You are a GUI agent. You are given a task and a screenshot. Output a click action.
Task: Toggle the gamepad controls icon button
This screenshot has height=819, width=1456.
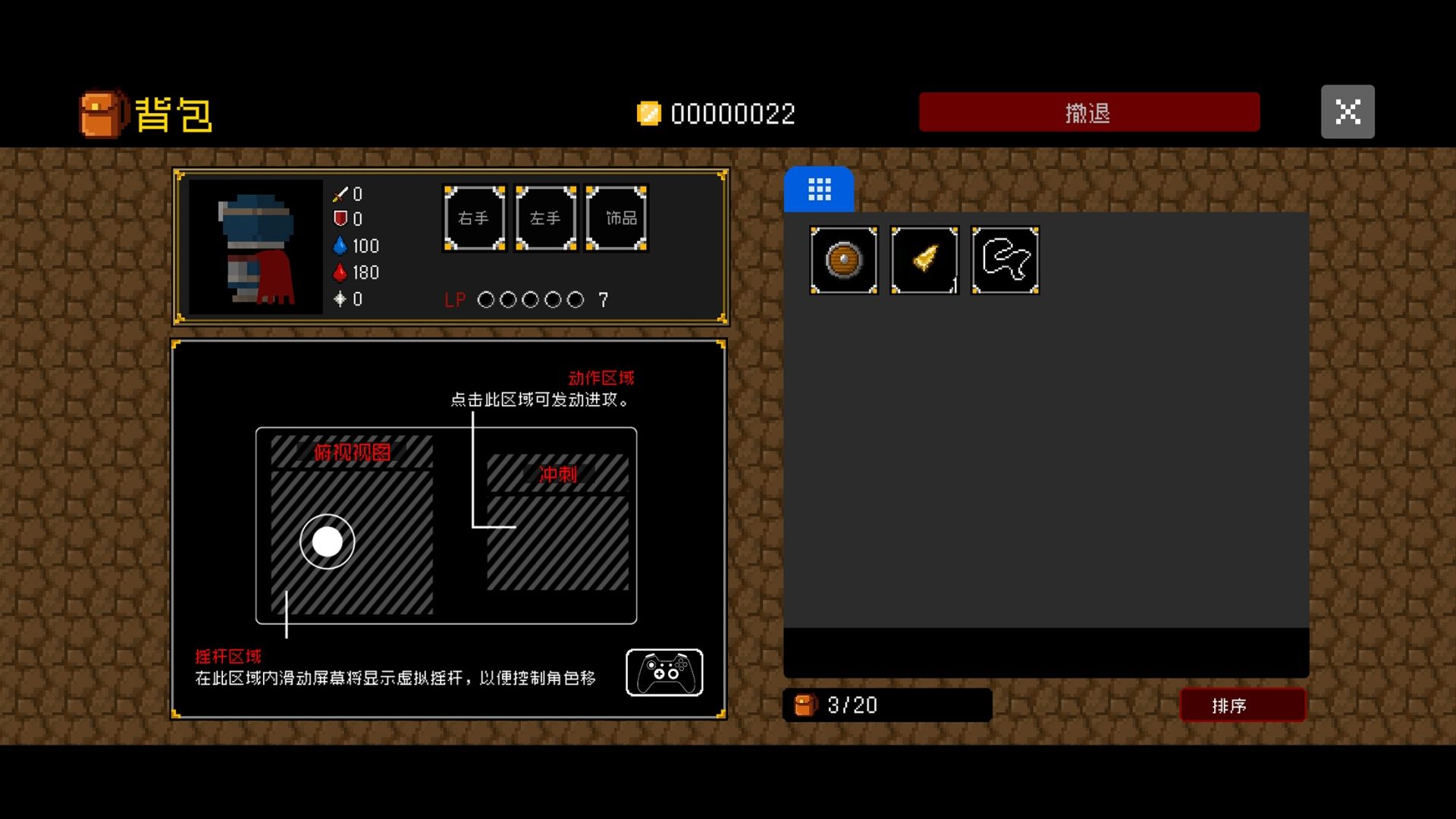click(x=664, y=672)
